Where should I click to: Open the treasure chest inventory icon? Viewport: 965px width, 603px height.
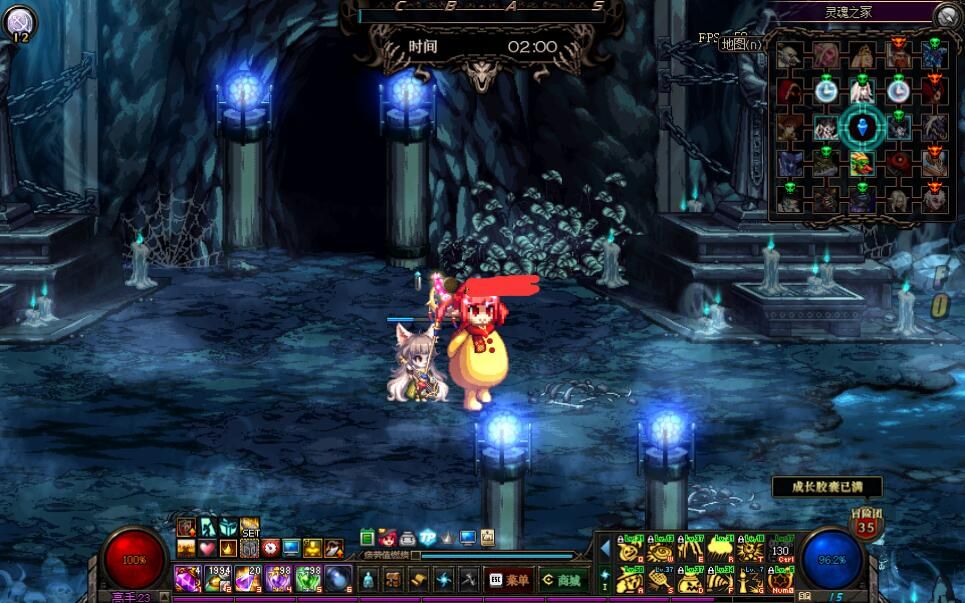[x=394, y=579]
